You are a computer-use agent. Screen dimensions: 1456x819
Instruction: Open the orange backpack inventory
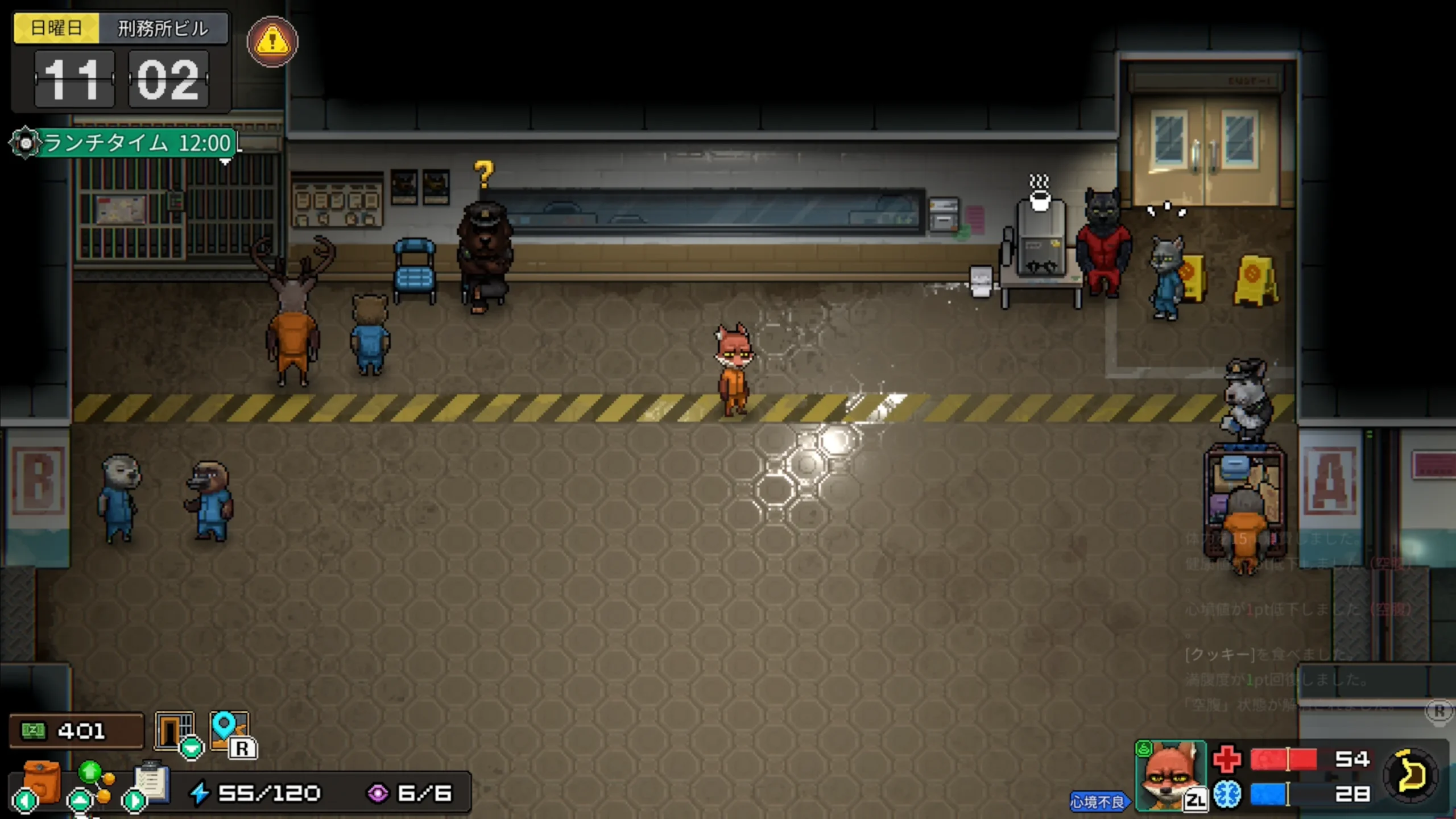[41, 782]
